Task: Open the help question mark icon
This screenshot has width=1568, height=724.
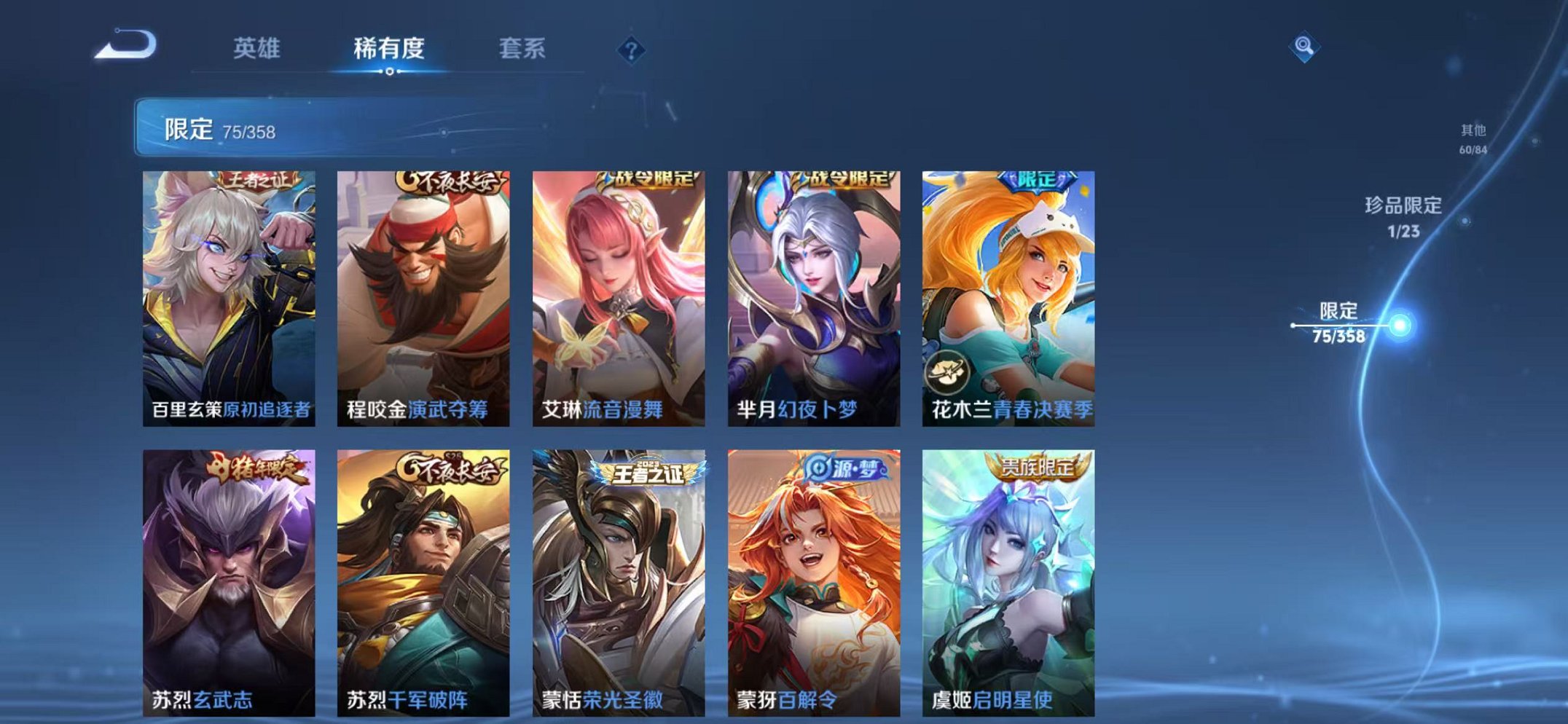Action: point(633,50)
